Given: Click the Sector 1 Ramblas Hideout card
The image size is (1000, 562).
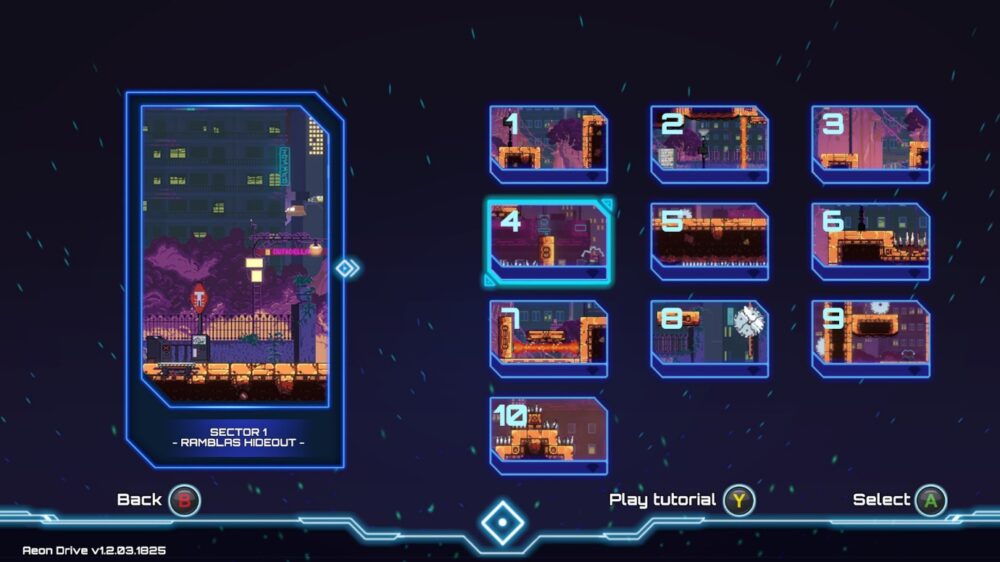Looking at the screenshot, I should 235,279.
